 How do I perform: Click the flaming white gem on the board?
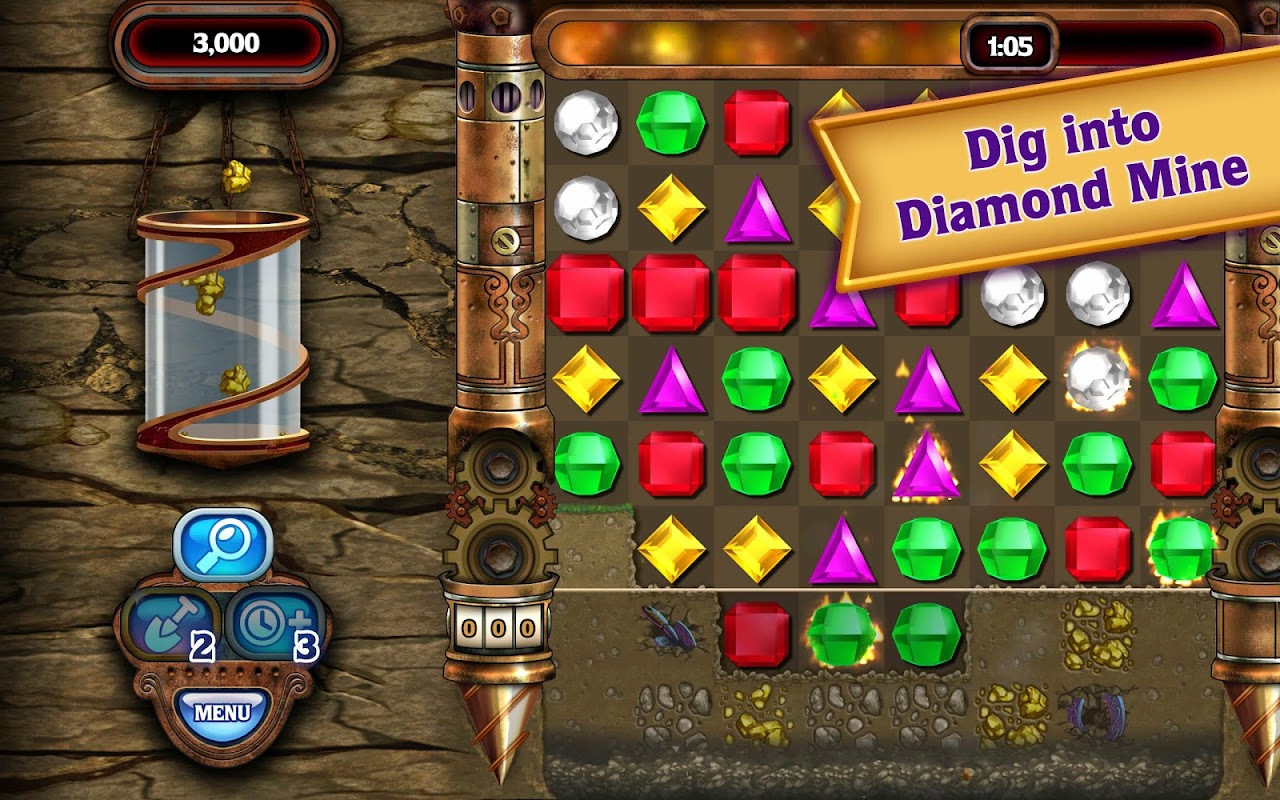pyautogui.click(x=1100, y=376)
